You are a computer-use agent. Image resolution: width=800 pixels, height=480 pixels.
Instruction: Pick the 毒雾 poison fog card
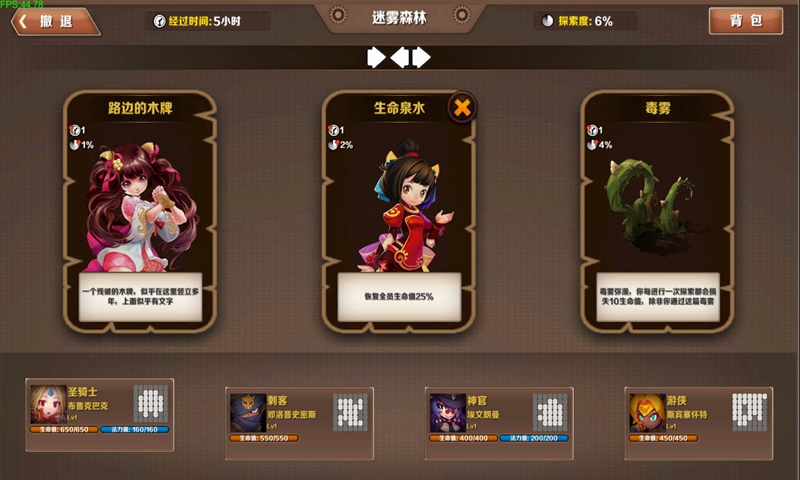click(x=657, y=210)
